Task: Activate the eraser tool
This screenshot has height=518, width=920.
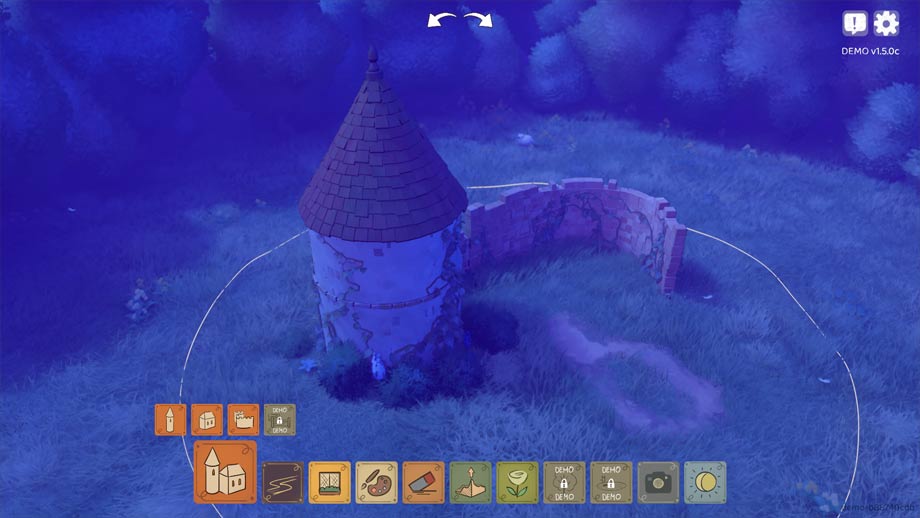Action: [x=424, y=482]
